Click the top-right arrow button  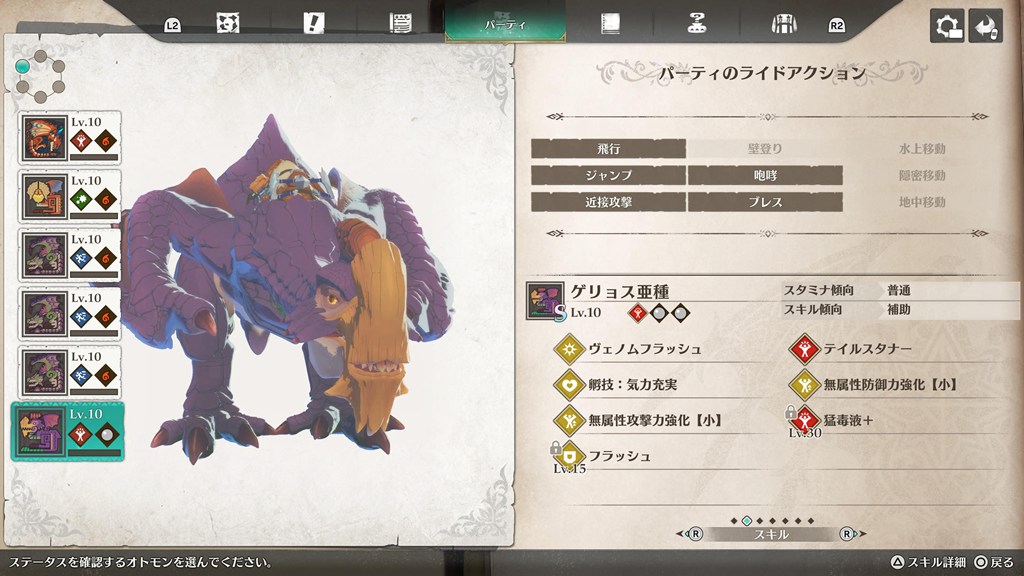point(986,26)
